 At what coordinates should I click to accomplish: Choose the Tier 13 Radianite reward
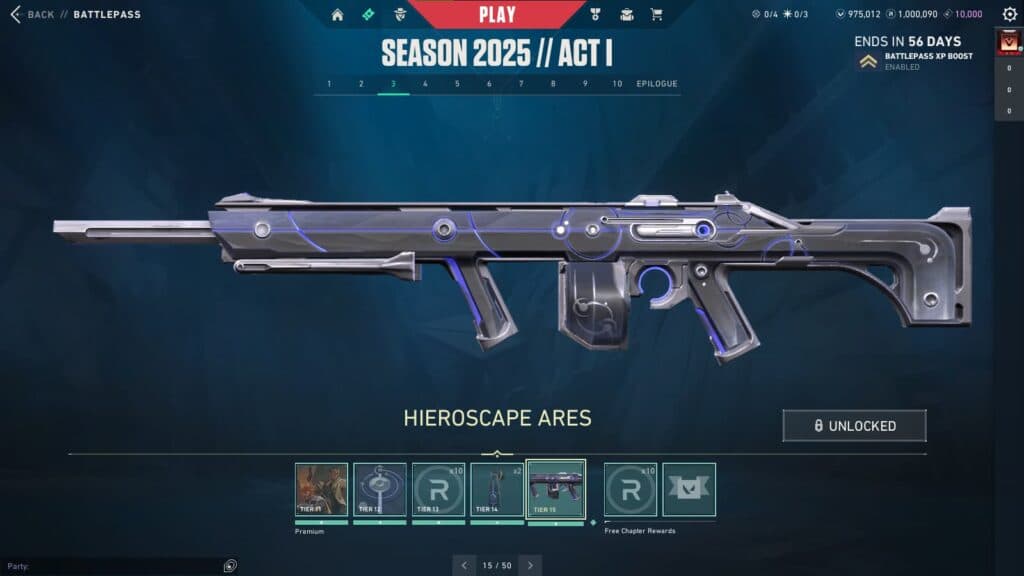438,489
